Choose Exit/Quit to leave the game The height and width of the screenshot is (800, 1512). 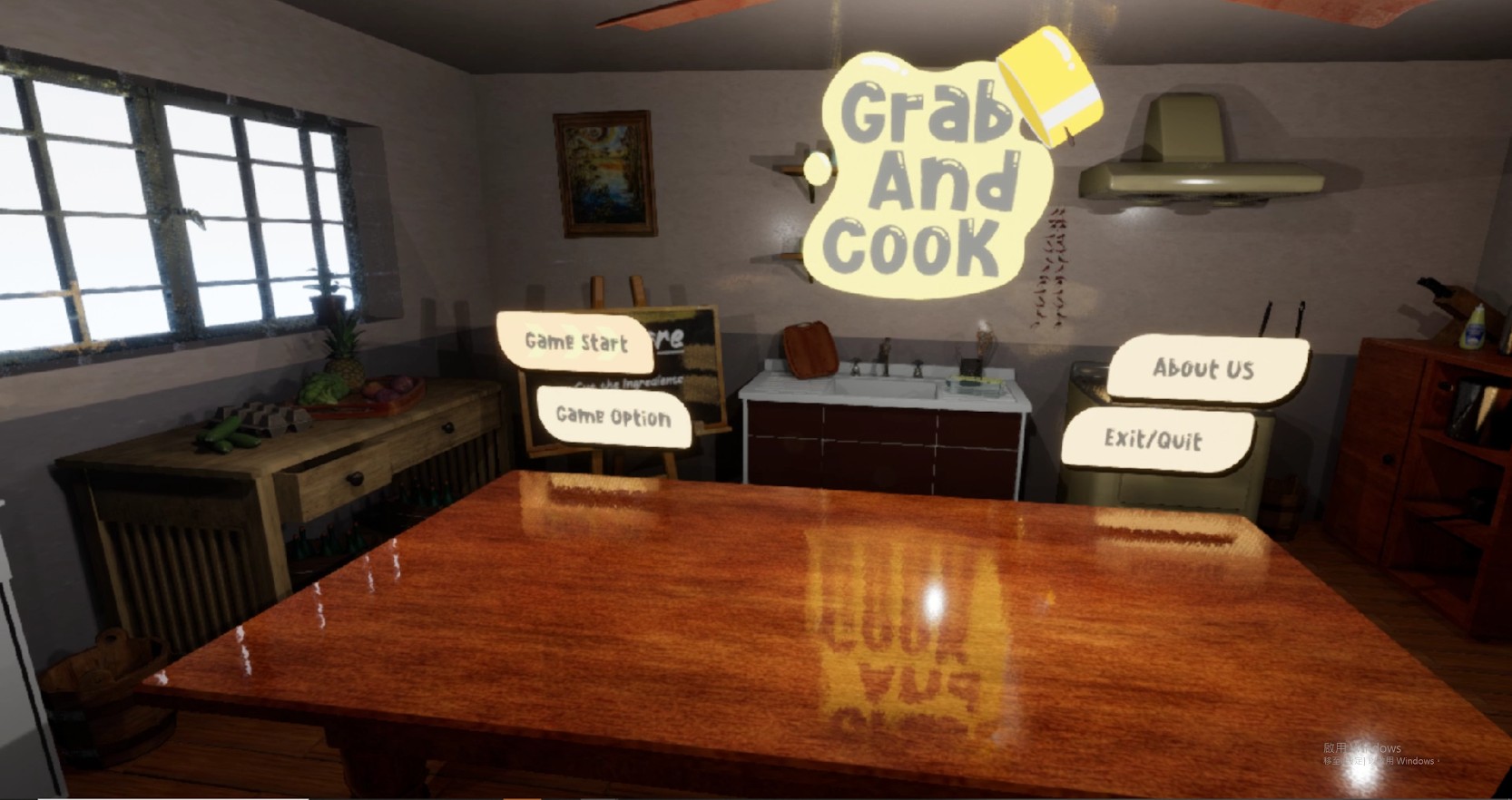pos(1154,440)
